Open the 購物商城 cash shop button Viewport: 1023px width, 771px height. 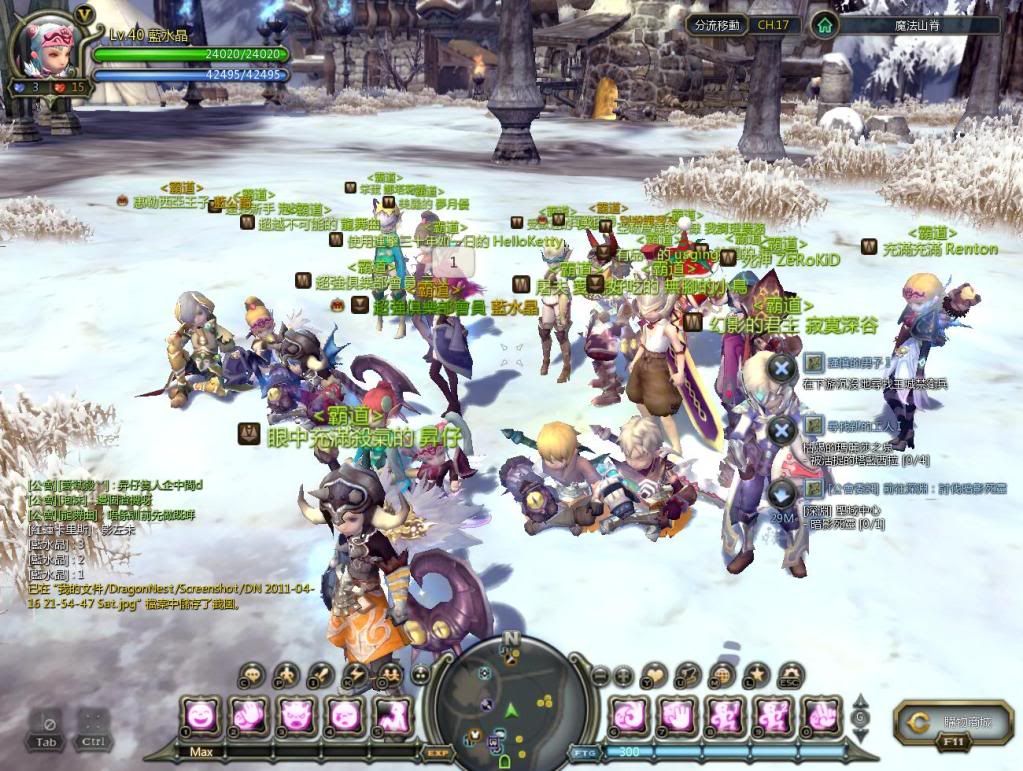click(x=953, y=722)
